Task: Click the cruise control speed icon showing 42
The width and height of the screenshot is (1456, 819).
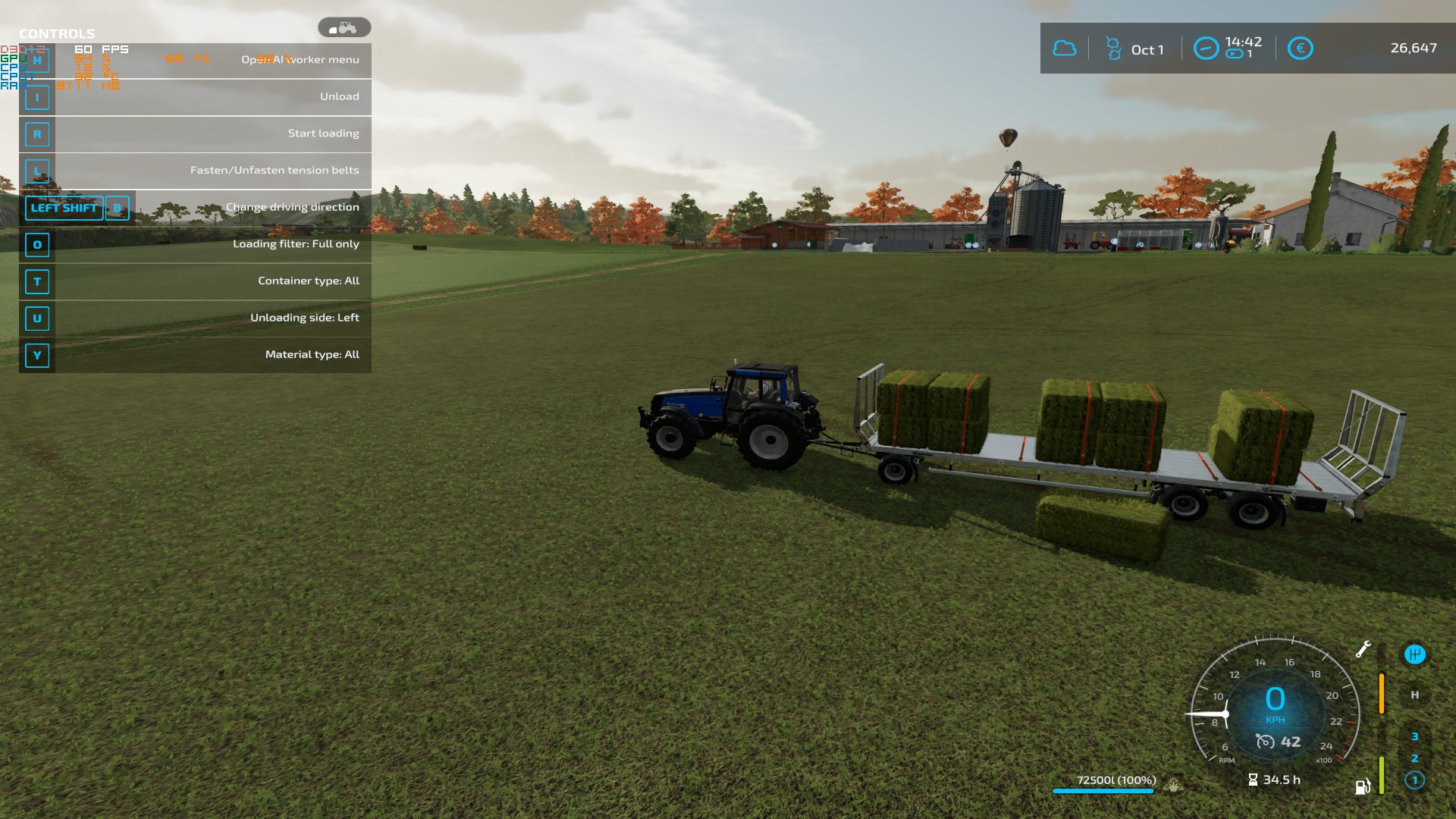Action: click(1266, 741)
